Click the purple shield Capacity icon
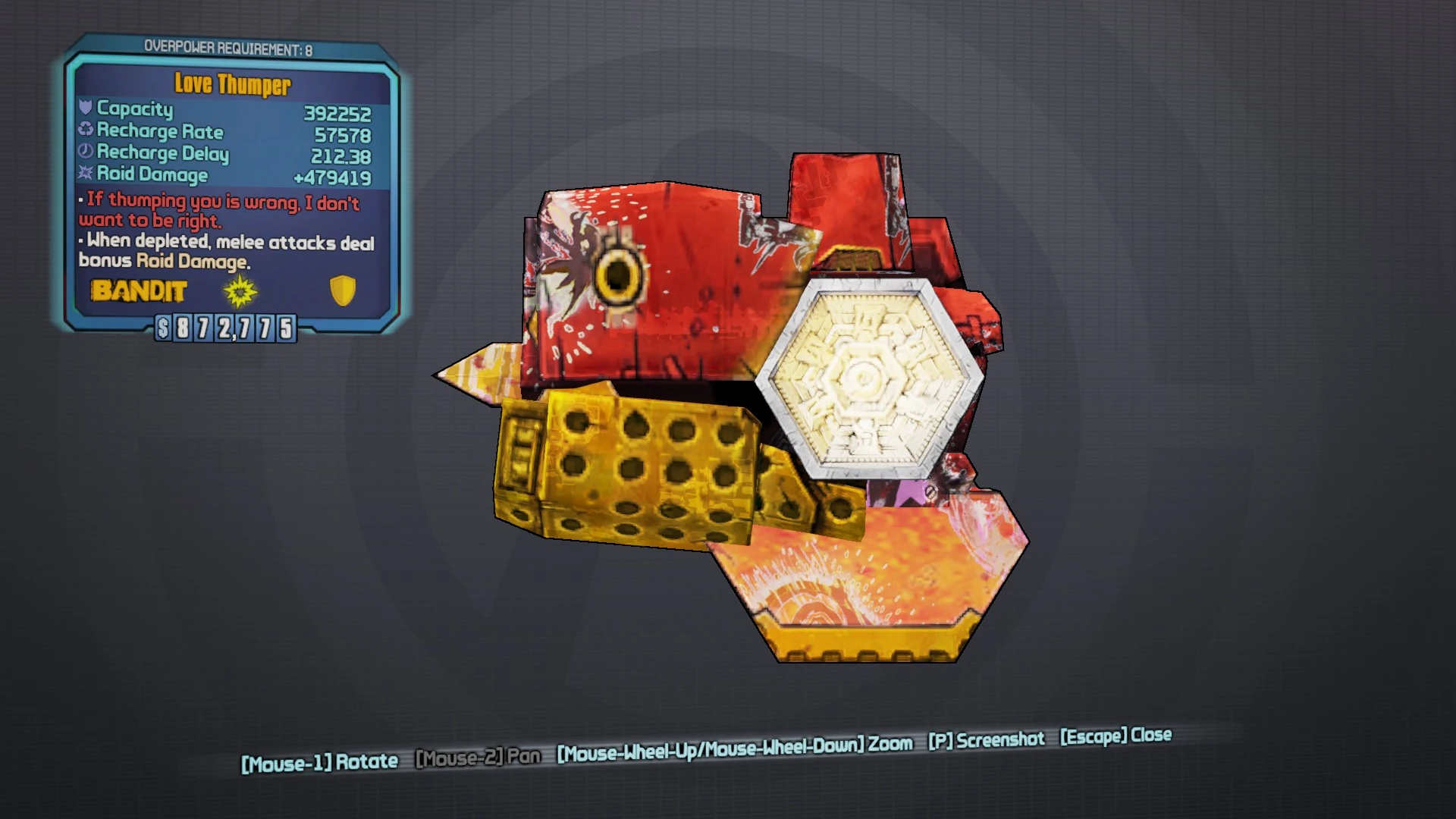 tap(86, 109)
